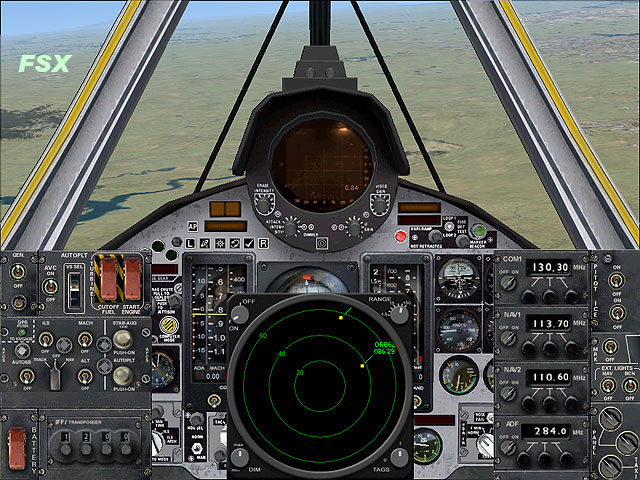The image size is (640, 480).
Task: Toggle the AVC on/off switch
Action: pyautogui.click(x=49, y=286)
